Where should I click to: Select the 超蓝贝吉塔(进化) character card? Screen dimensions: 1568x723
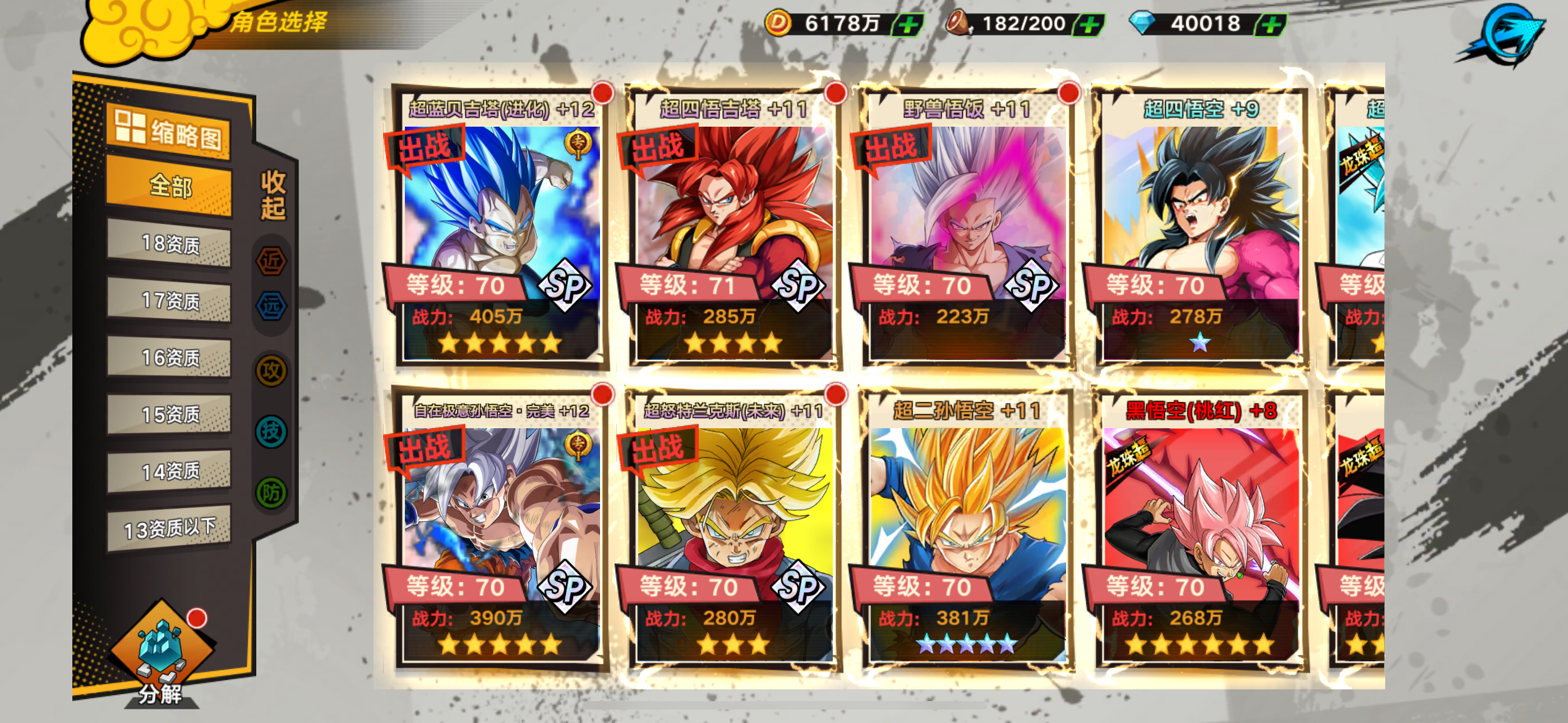(x=499, y=231)
